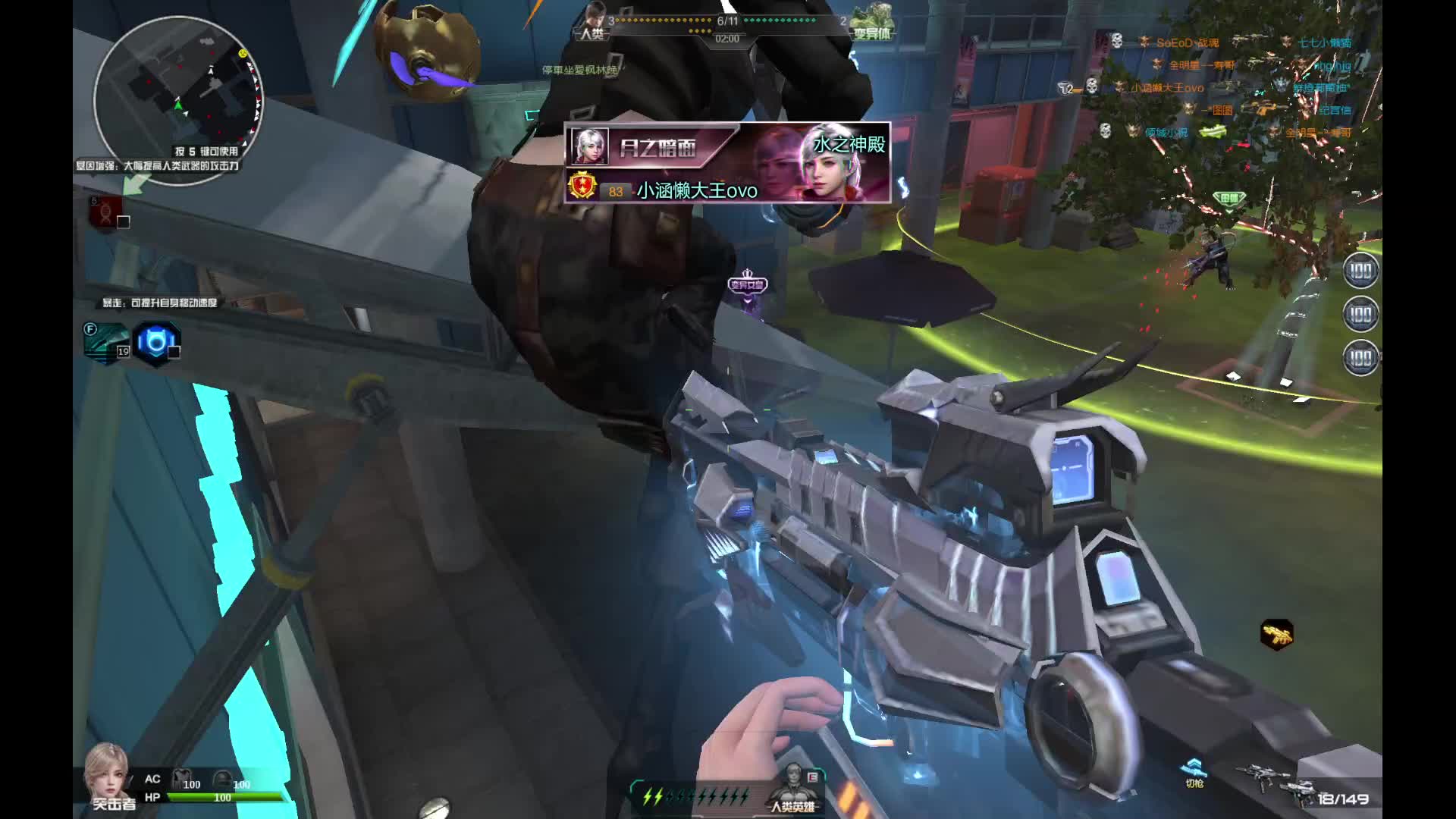Click the 小涵懒大王ovo kill banner
Image resolution: width=1456 pixels, height=819 pixels.
click(727, 163)
